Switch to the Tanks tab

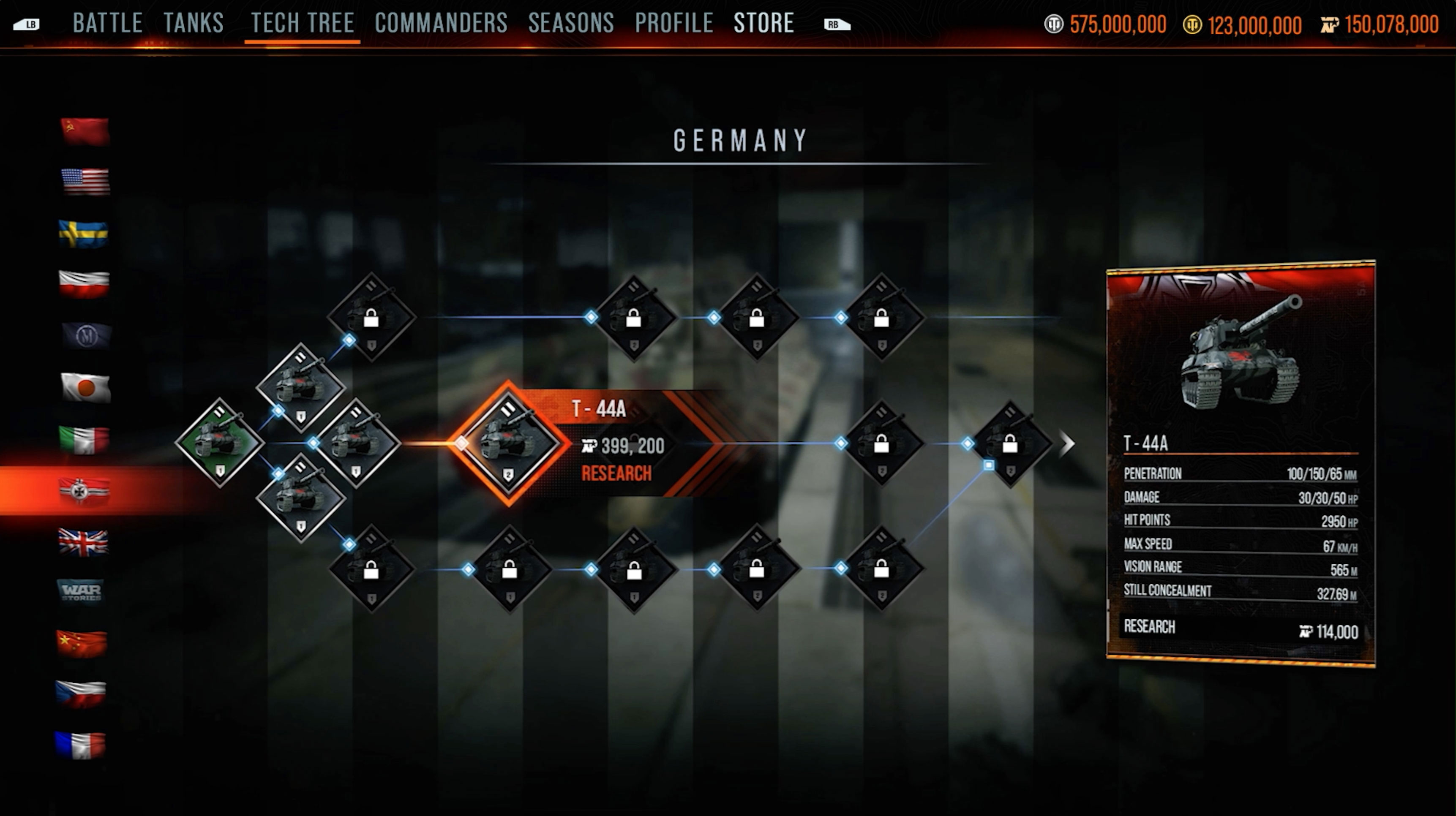[x=194, y=24]
